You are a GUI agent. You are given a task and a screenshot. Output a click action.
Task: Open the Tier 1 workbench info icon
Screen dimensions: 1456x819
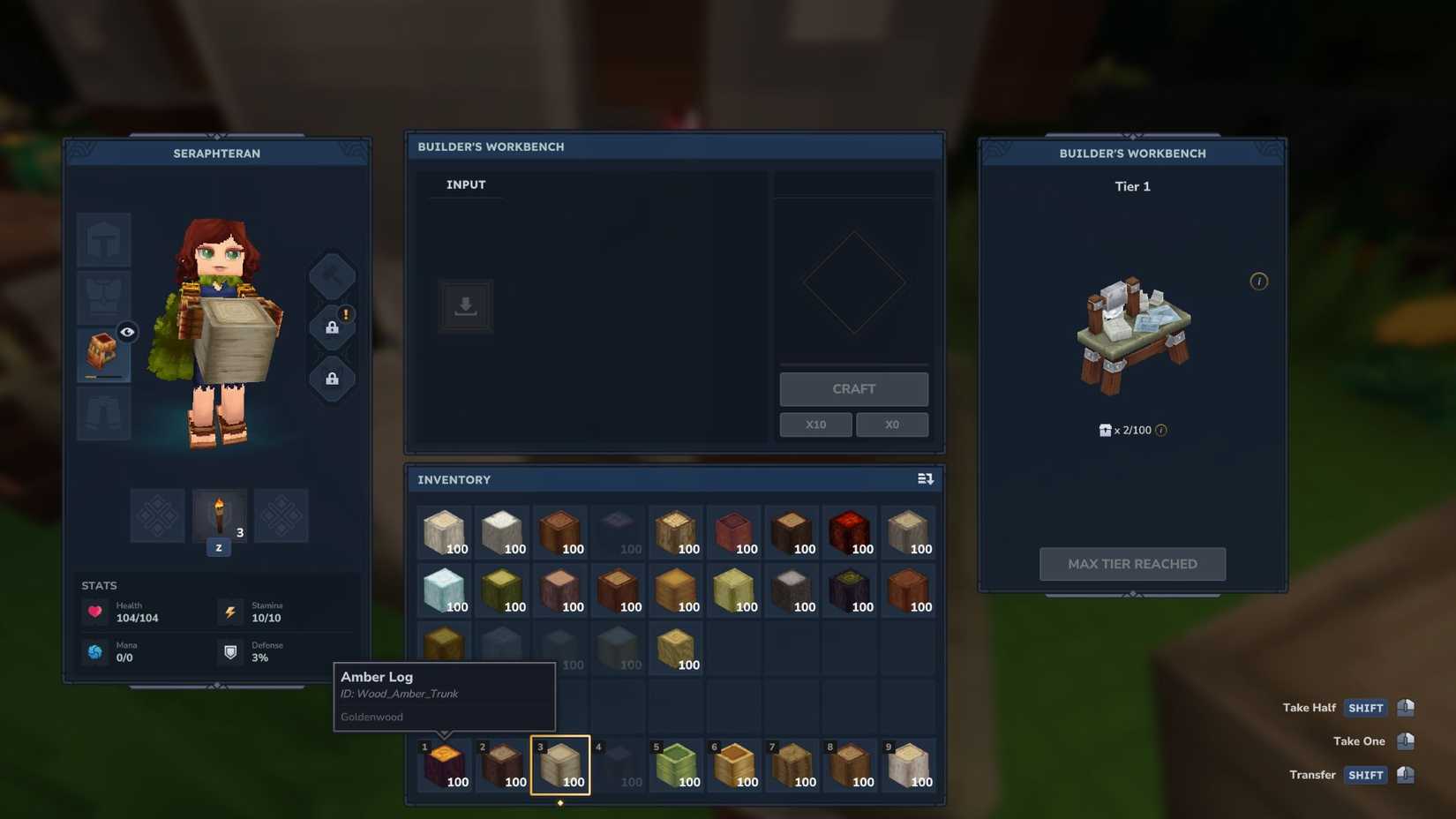coord(1259,282)
